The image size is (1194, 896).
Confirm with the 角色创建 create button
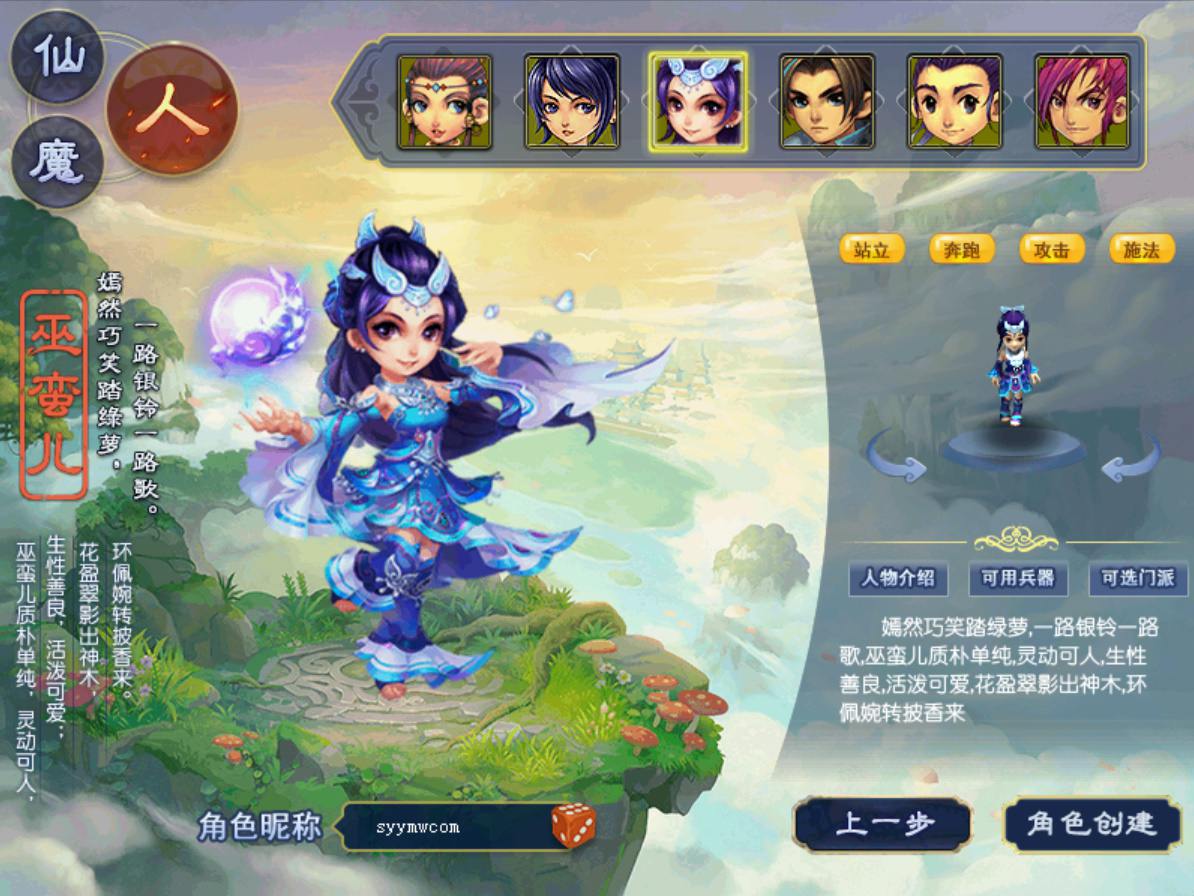pyautogui.click(x=1092, y=824)
